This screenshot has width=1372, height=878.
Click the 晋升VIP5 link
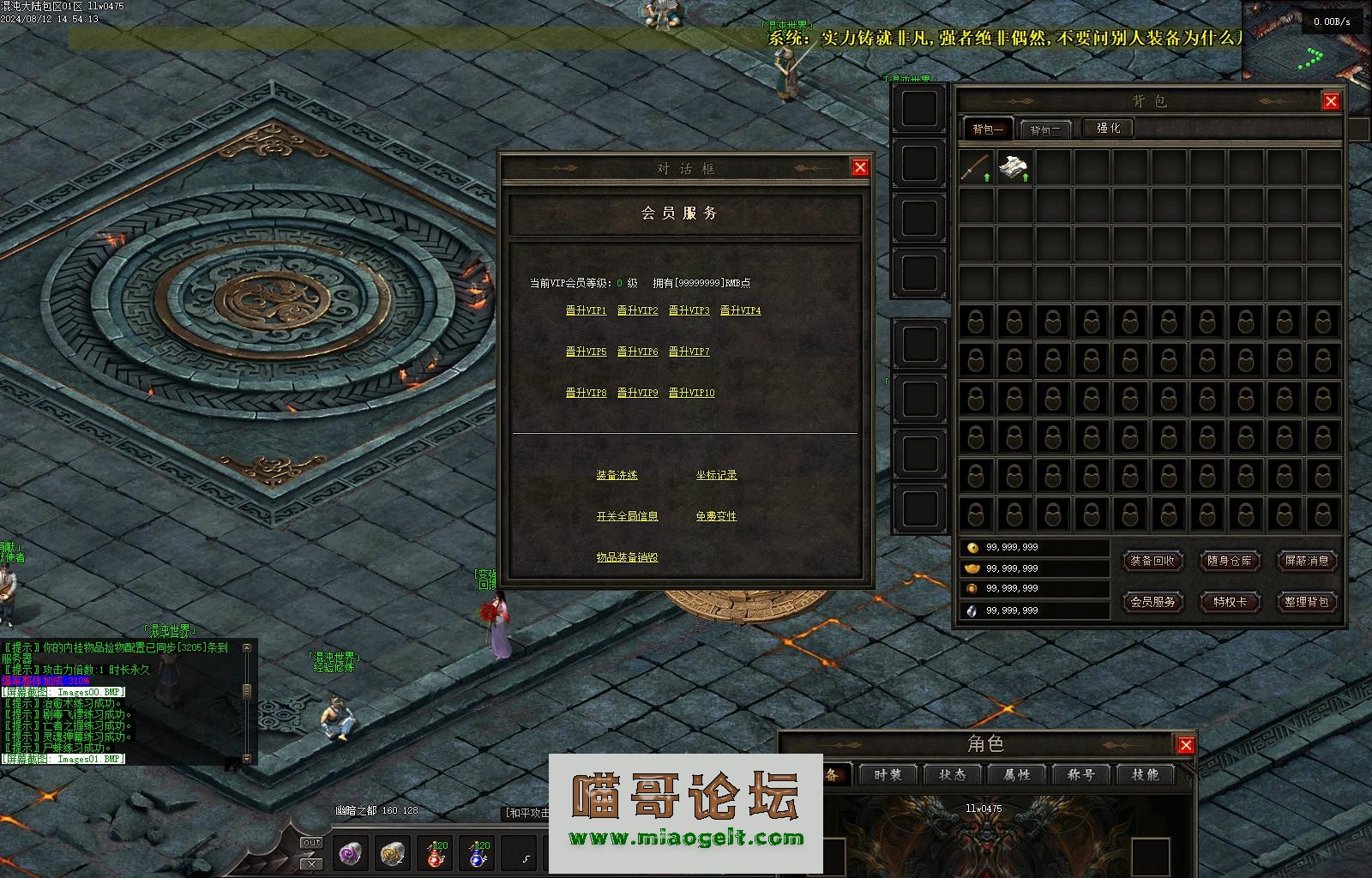[586, 352]
